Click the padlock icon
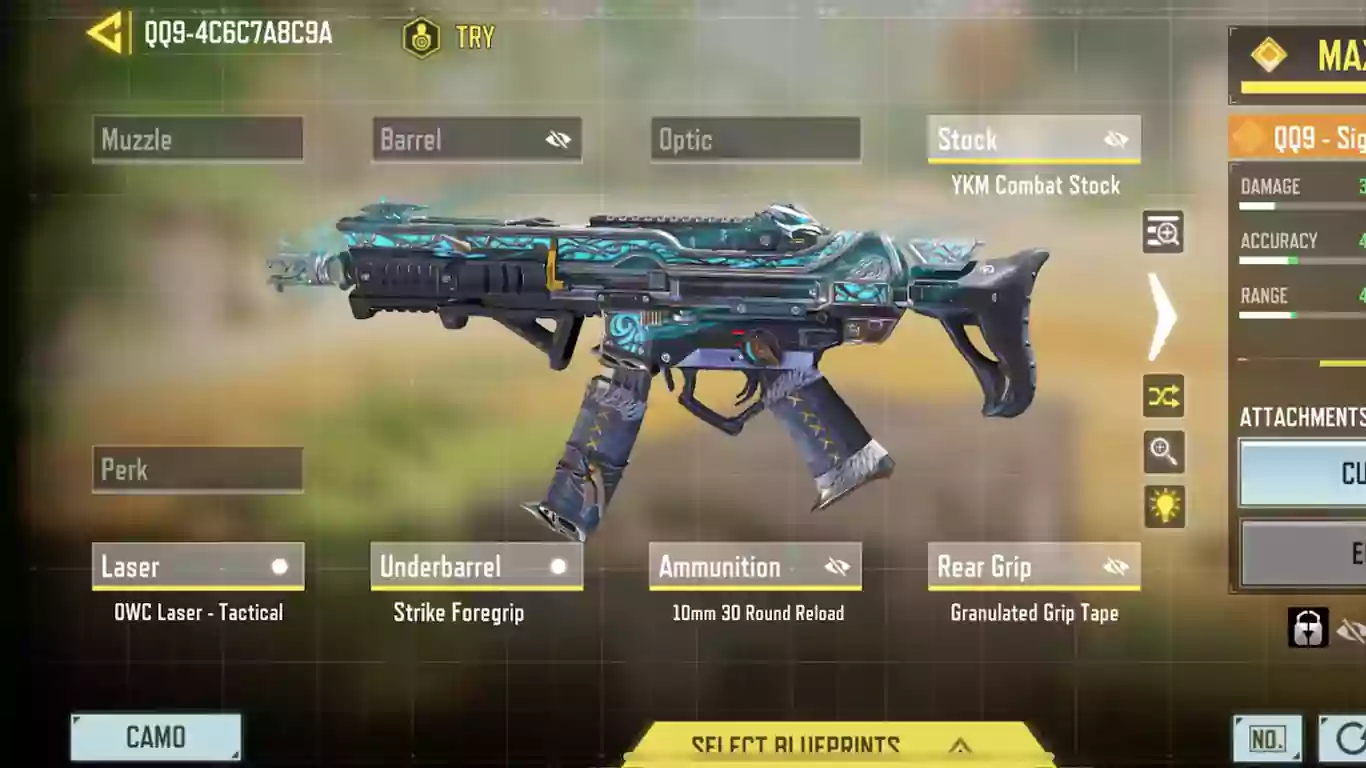This screenshot has height=768, width=1366. 1308,628
